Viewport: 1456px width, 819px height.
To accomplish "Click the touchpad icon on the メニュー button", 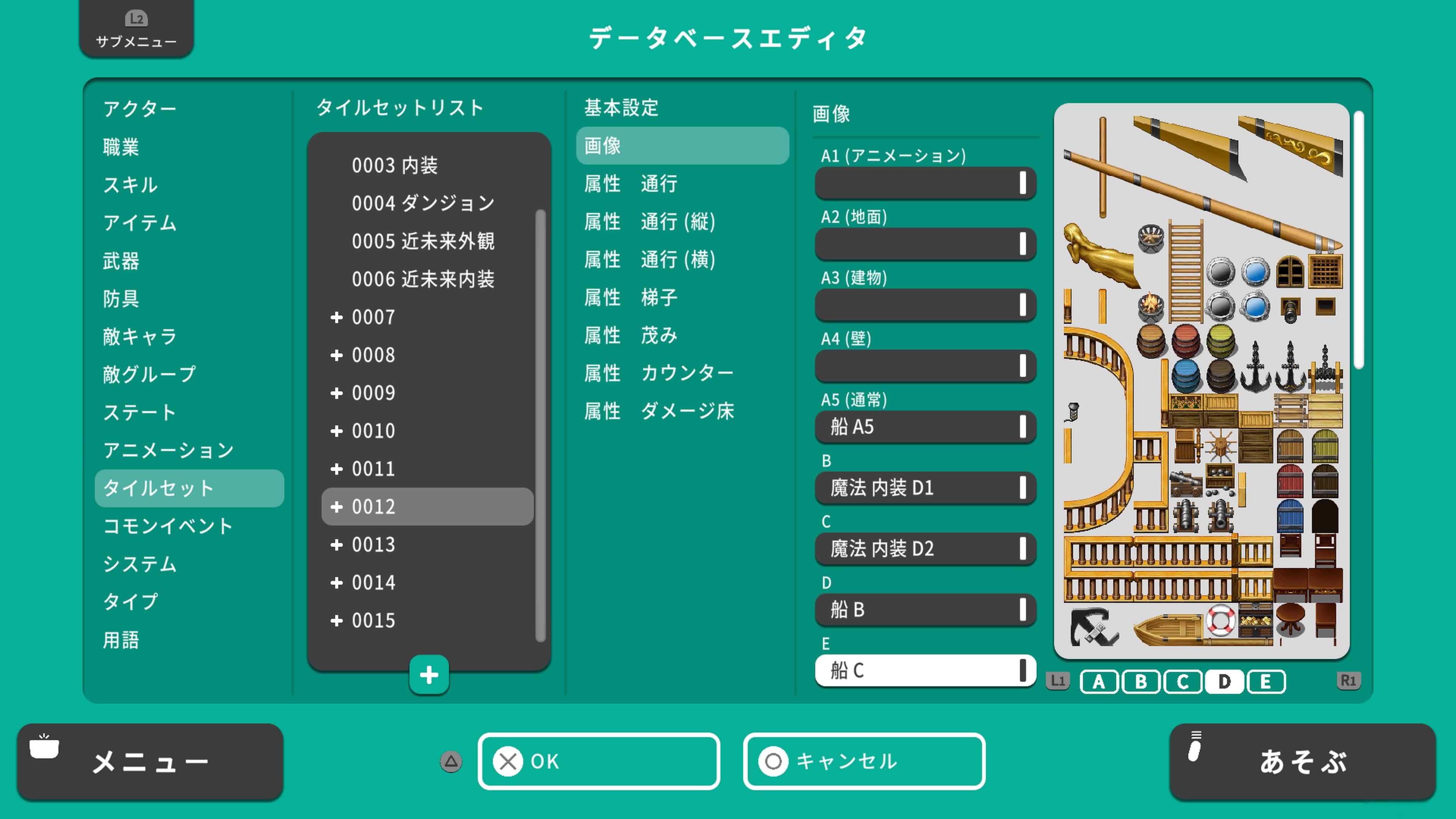I will coord(44,748).
